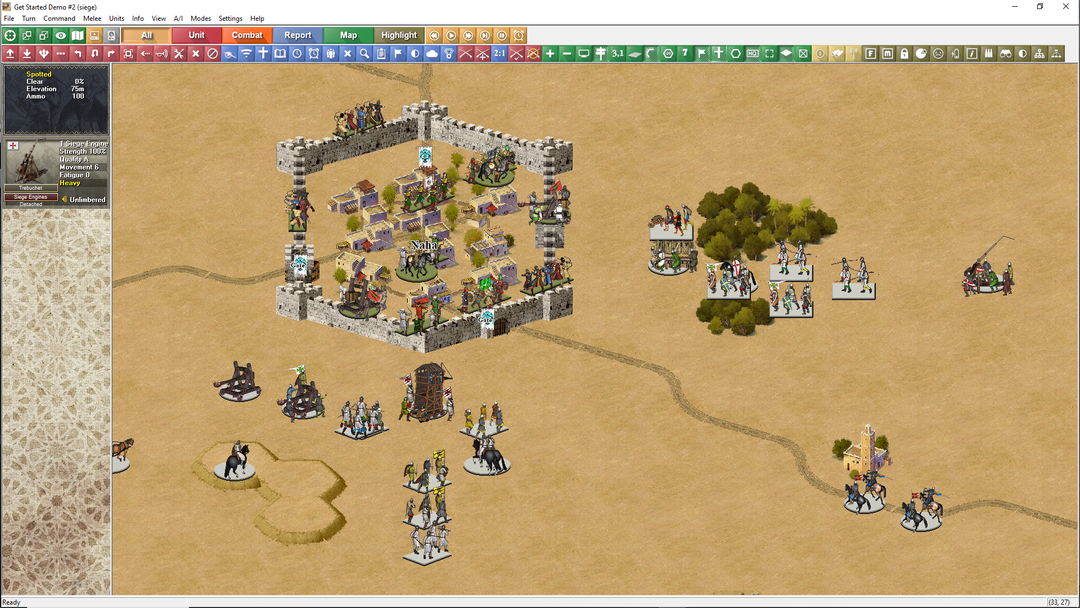Click the zoom-out minus toolbar button
This screenshot has height=608, width=1080.
click(567, 53)
